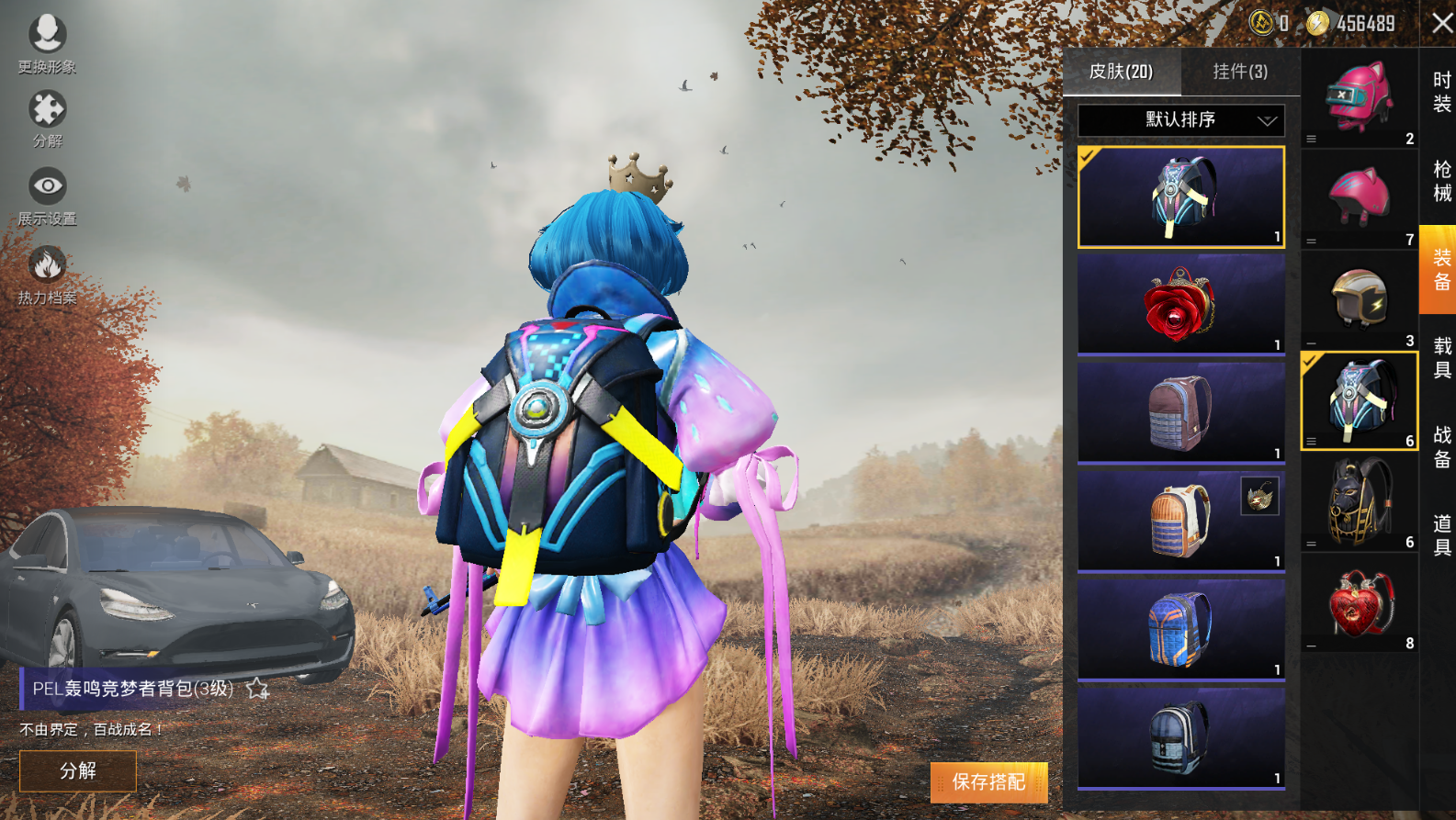This screenshot has height=820, width=1456.
Task: Favorite the backpack with the star icon
Action: point(257,689)
